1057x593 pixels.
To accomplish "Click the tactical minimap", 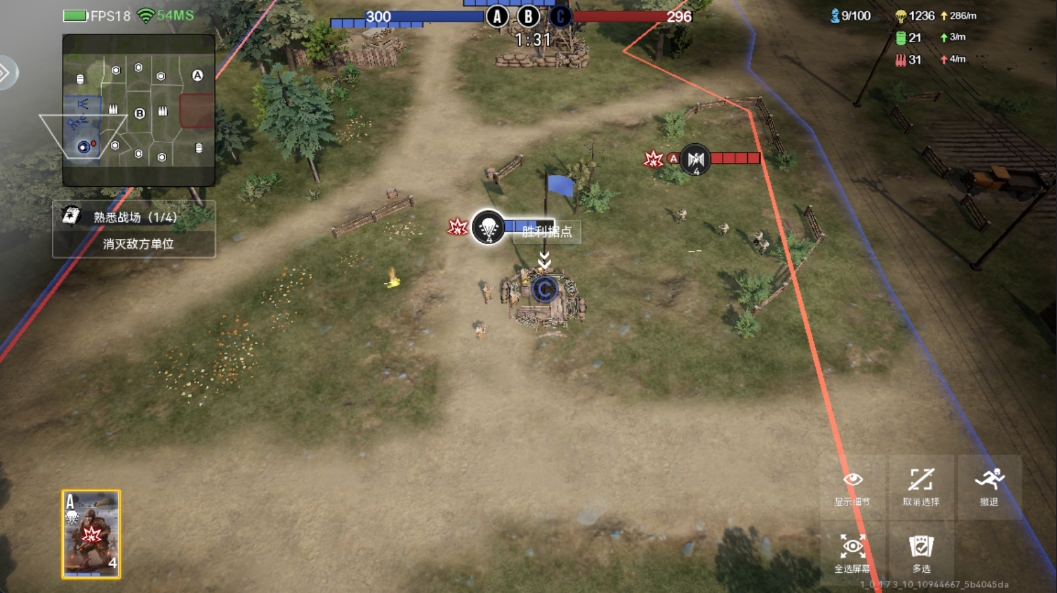I will (x=138, y=110).
